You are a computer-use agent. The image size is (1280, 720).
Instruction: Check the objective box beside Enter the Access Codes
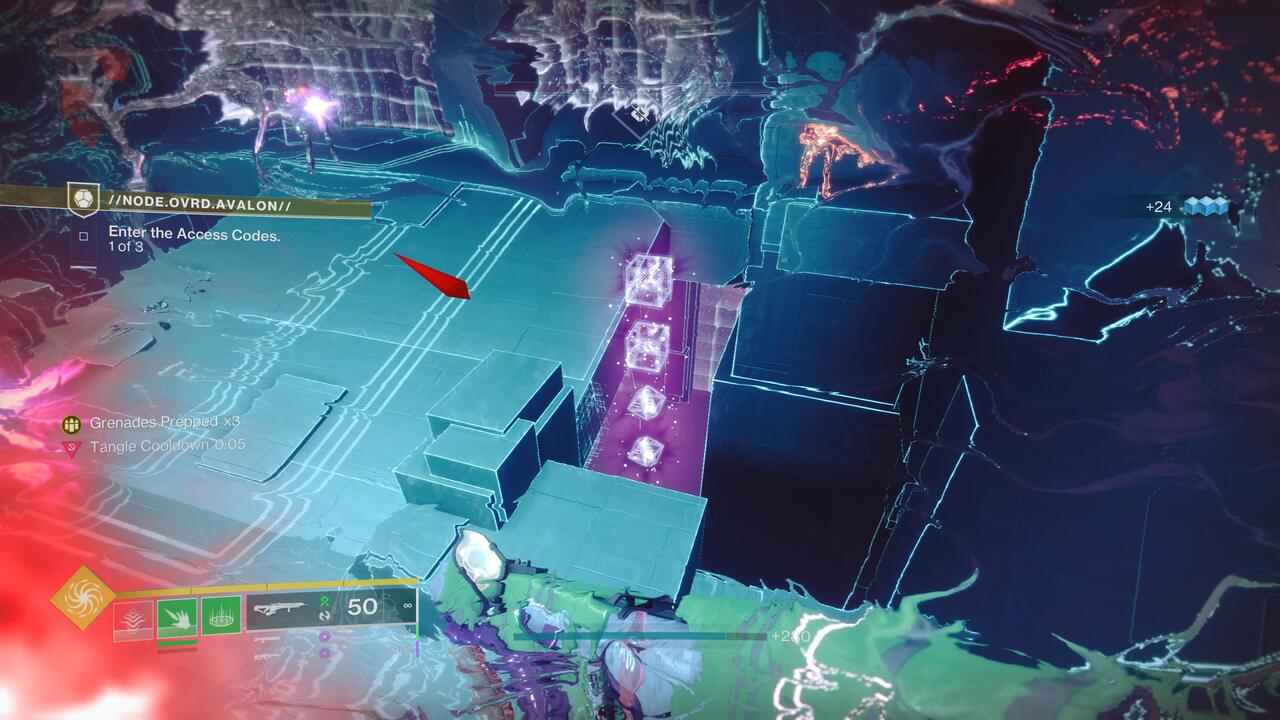pos(85,235)
